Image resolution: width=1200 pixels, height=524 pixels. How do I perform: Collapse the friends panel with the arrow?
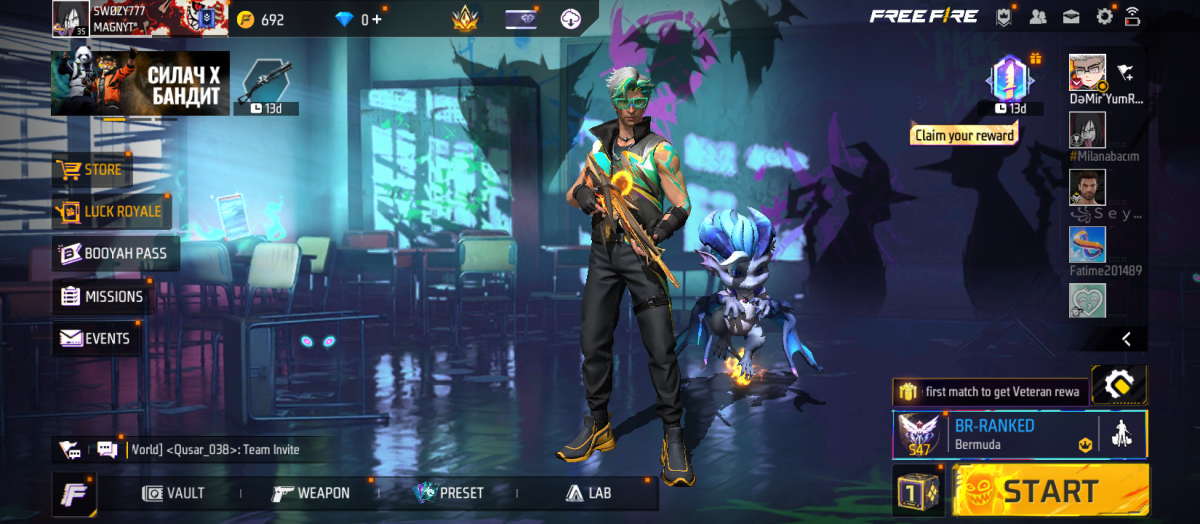pos(1127,339)
